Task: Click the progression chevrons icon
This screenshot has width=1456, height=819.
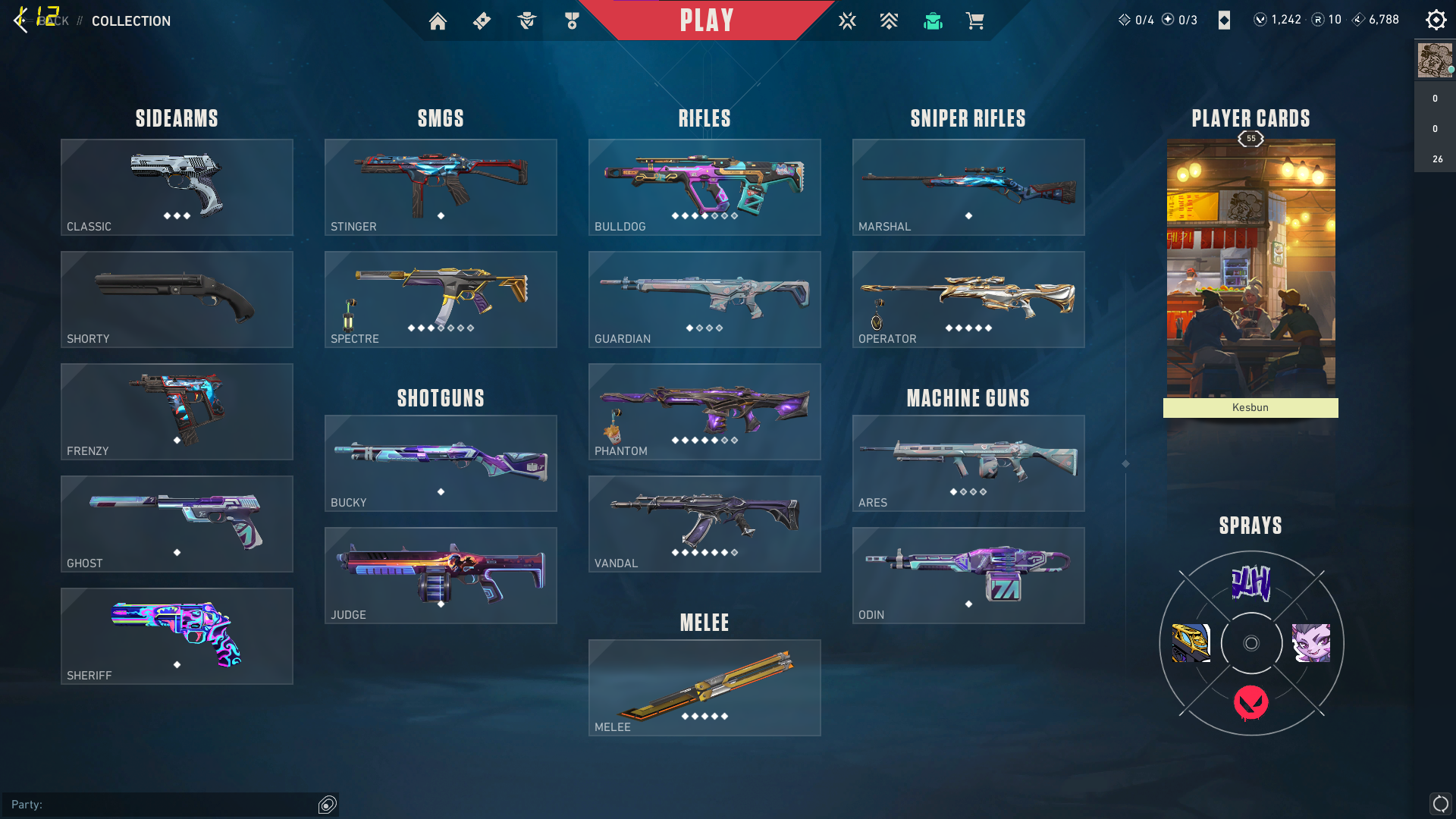Action: pos(888,20)
